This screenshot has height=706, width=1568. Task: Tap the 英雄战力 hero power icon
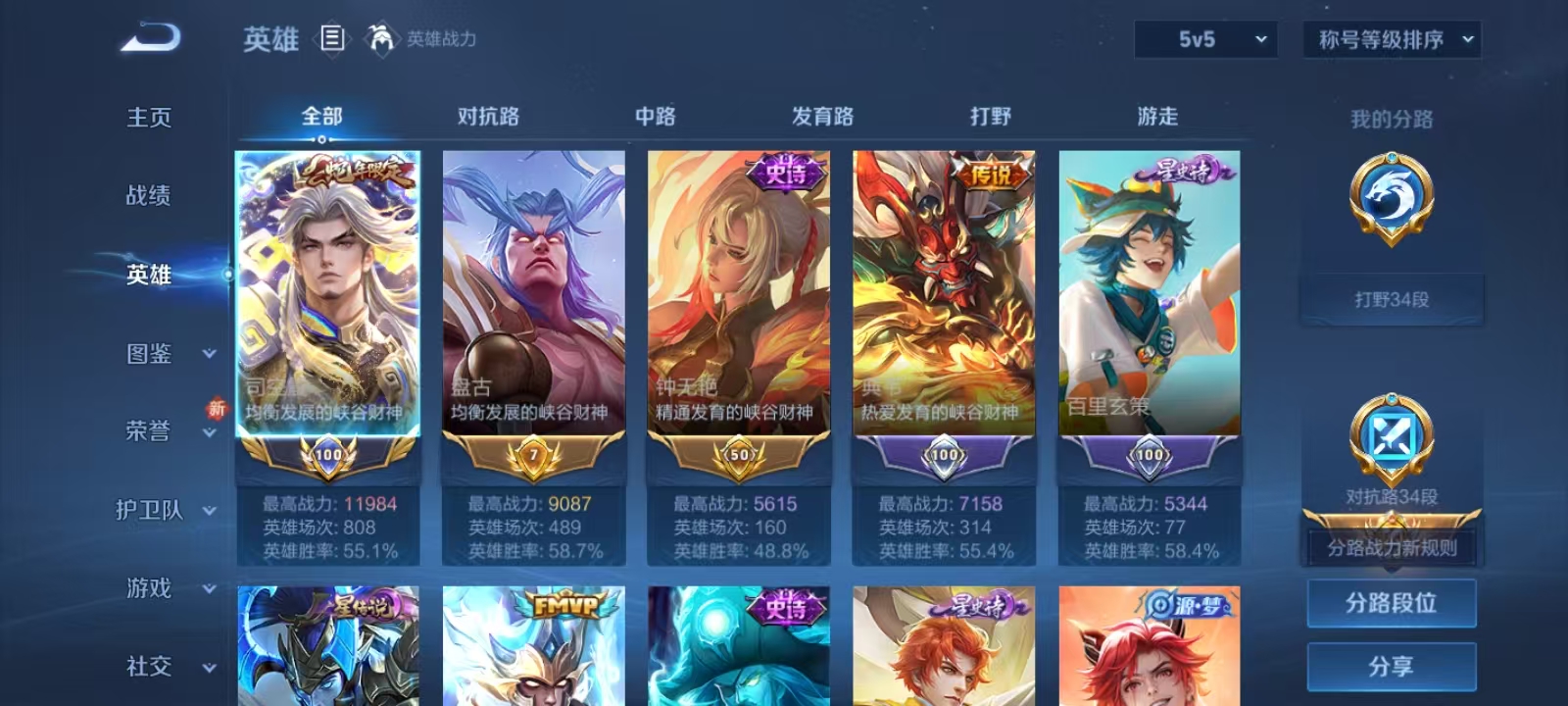click(x=383, y=40)
